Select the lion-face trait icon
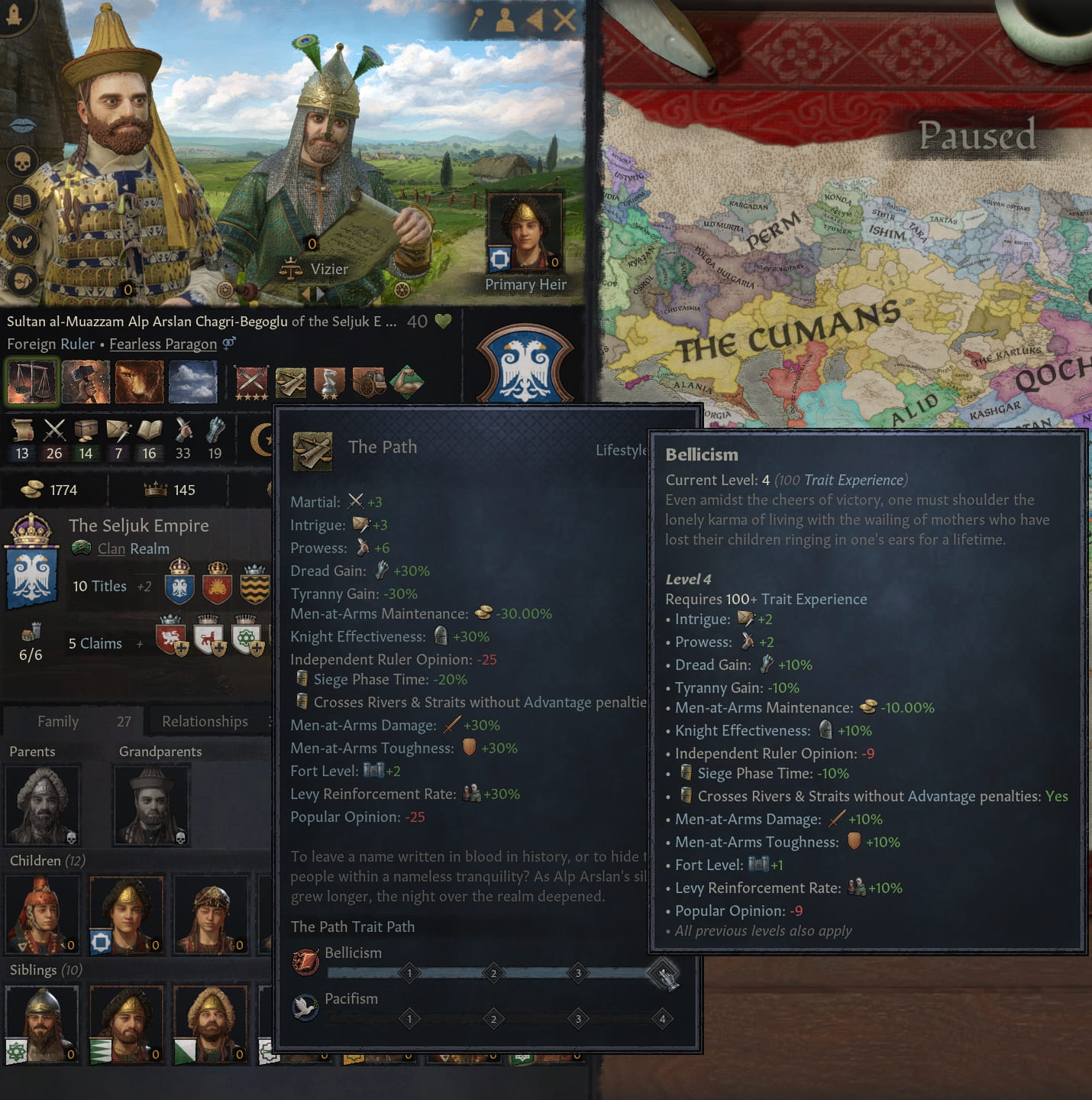Image resolution: width=1092 pixels, height=1100 pixels. tap(139, 381)
